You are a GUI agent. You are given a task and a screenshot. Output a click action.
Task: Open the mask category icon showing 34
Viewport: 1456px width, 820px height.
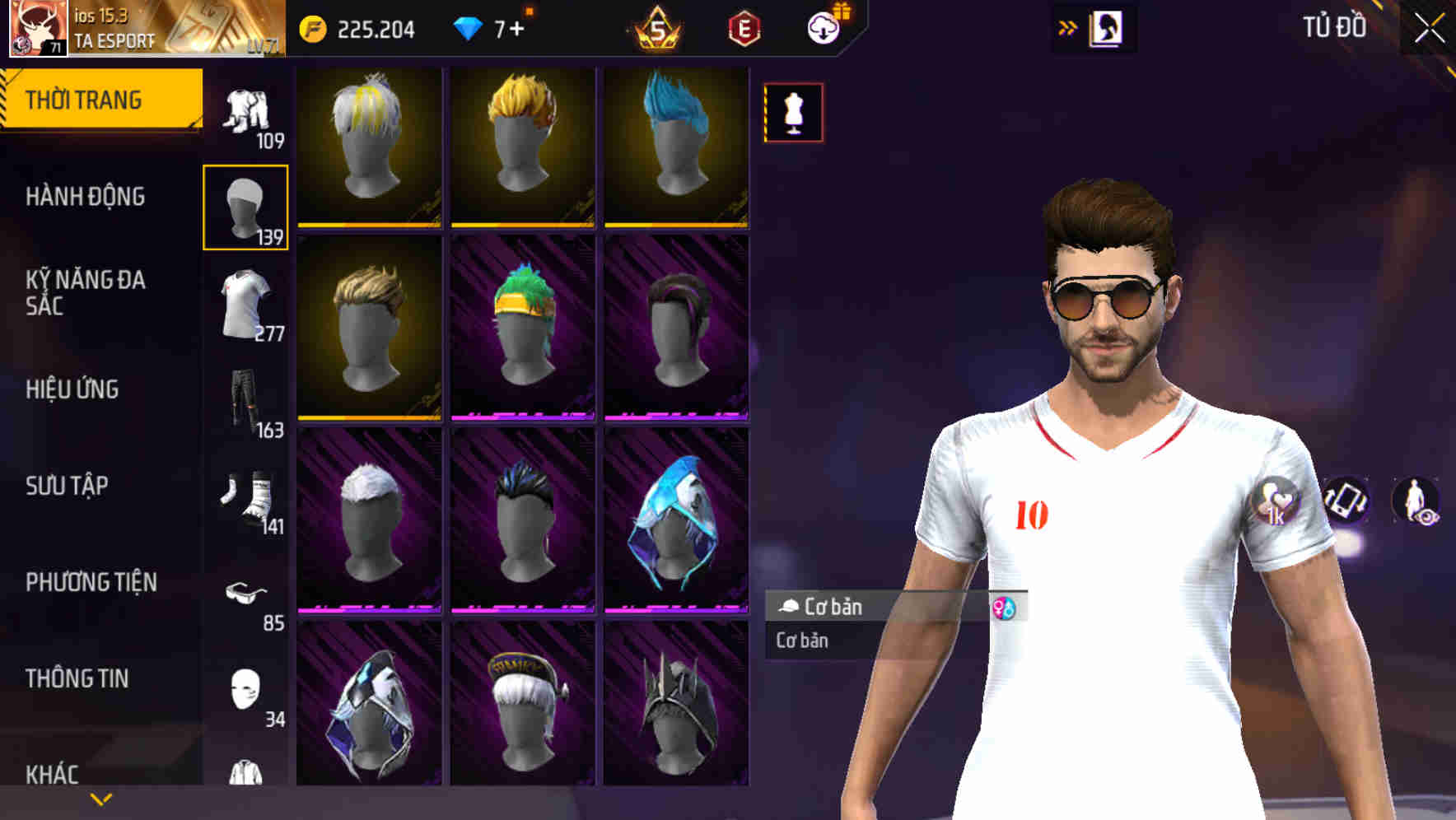pos(245,689)
